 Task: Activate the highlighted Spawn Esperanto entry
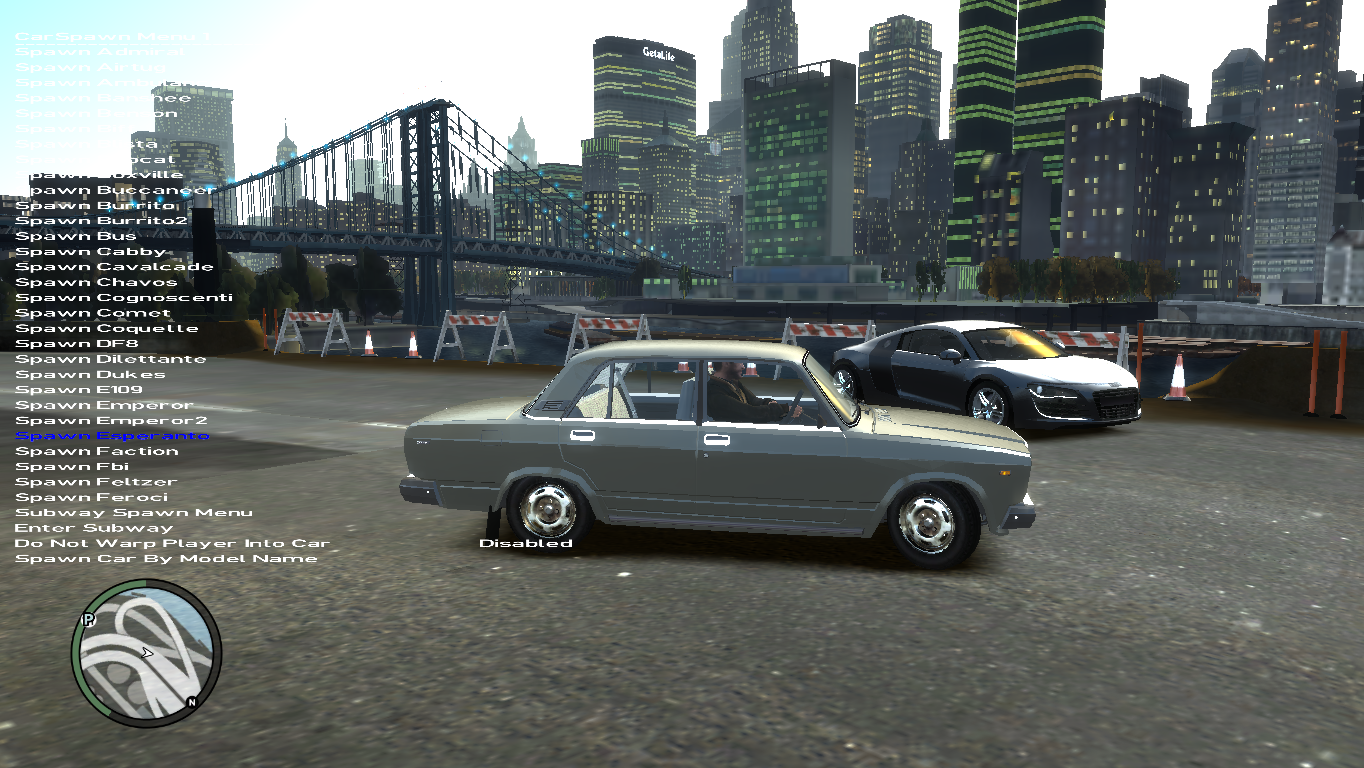click(x=112, y=436)
